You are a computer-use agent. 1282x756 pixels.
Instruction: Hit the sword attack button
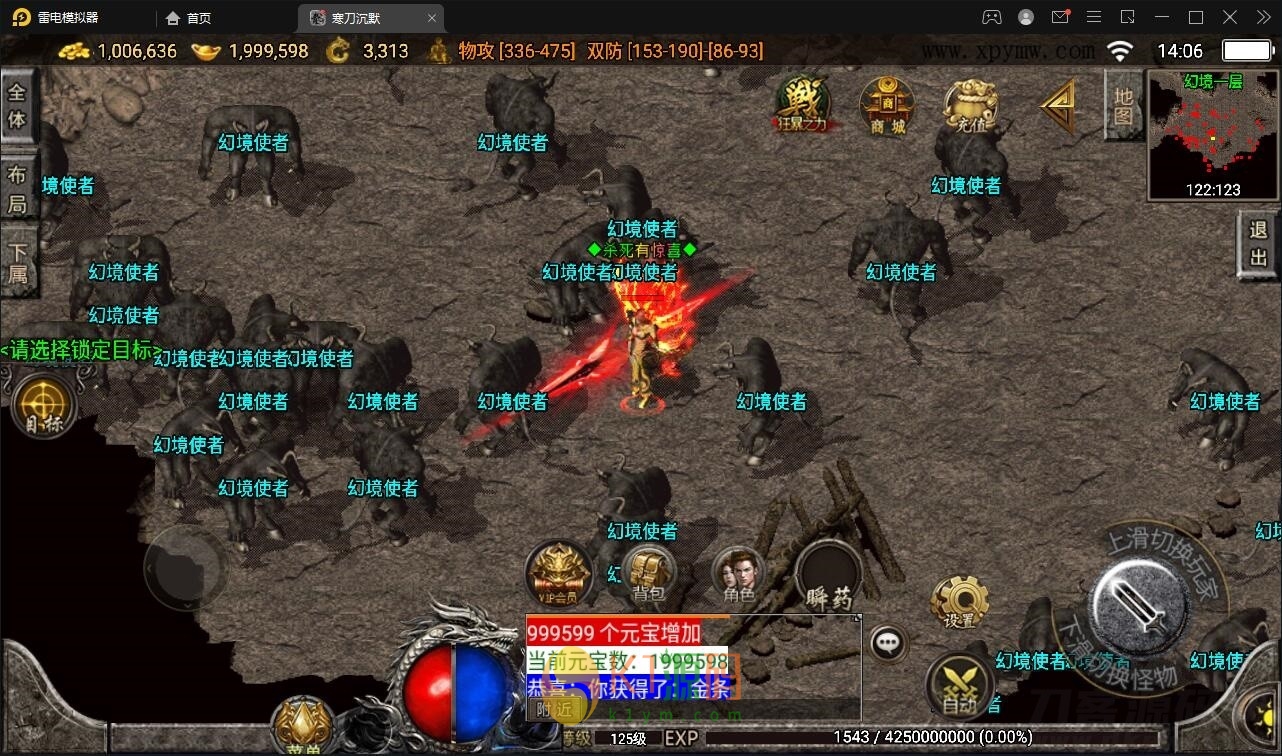[1139, 602]
